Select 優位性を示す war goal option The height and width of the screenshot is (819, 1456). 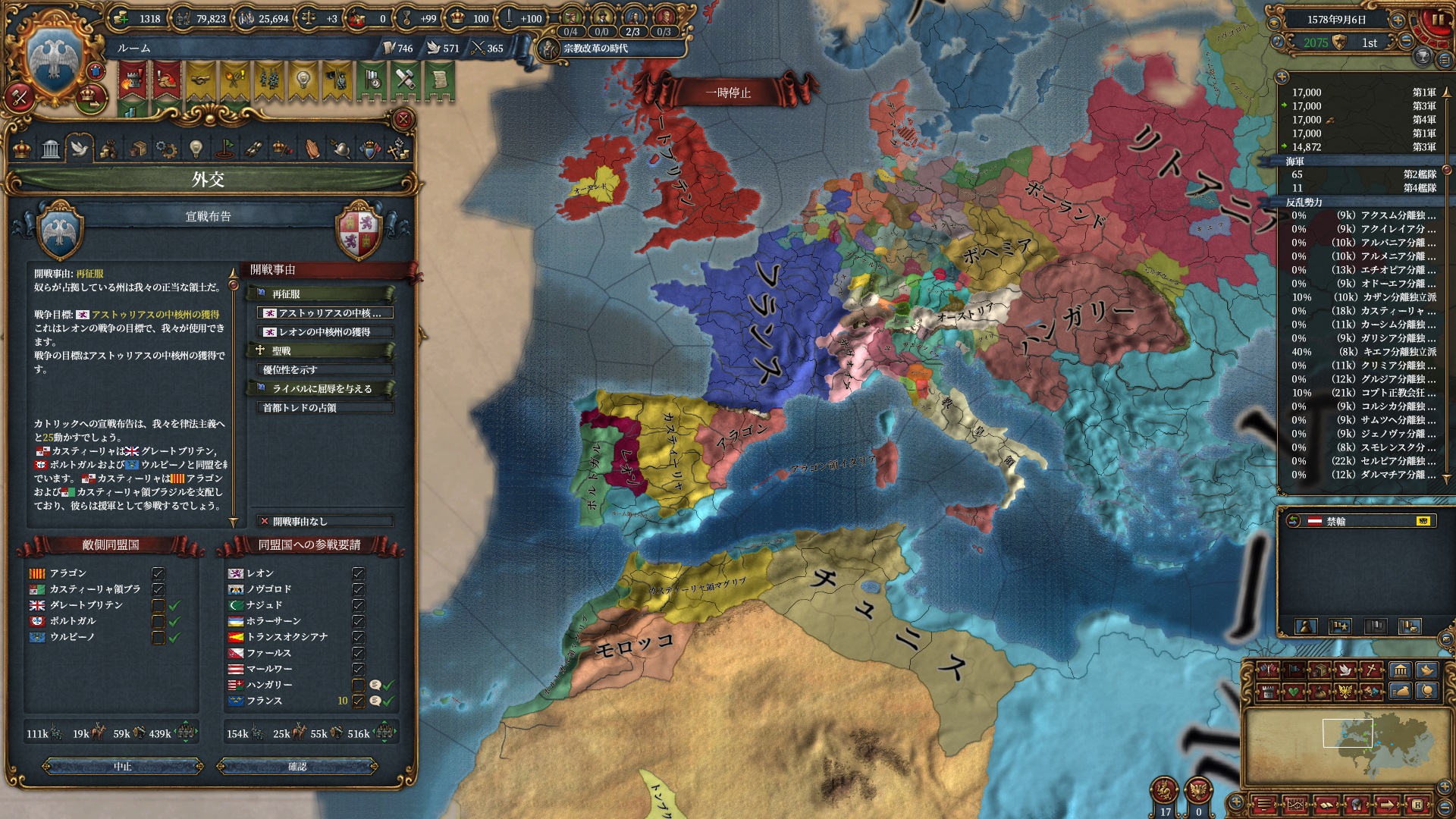point(326,370)
